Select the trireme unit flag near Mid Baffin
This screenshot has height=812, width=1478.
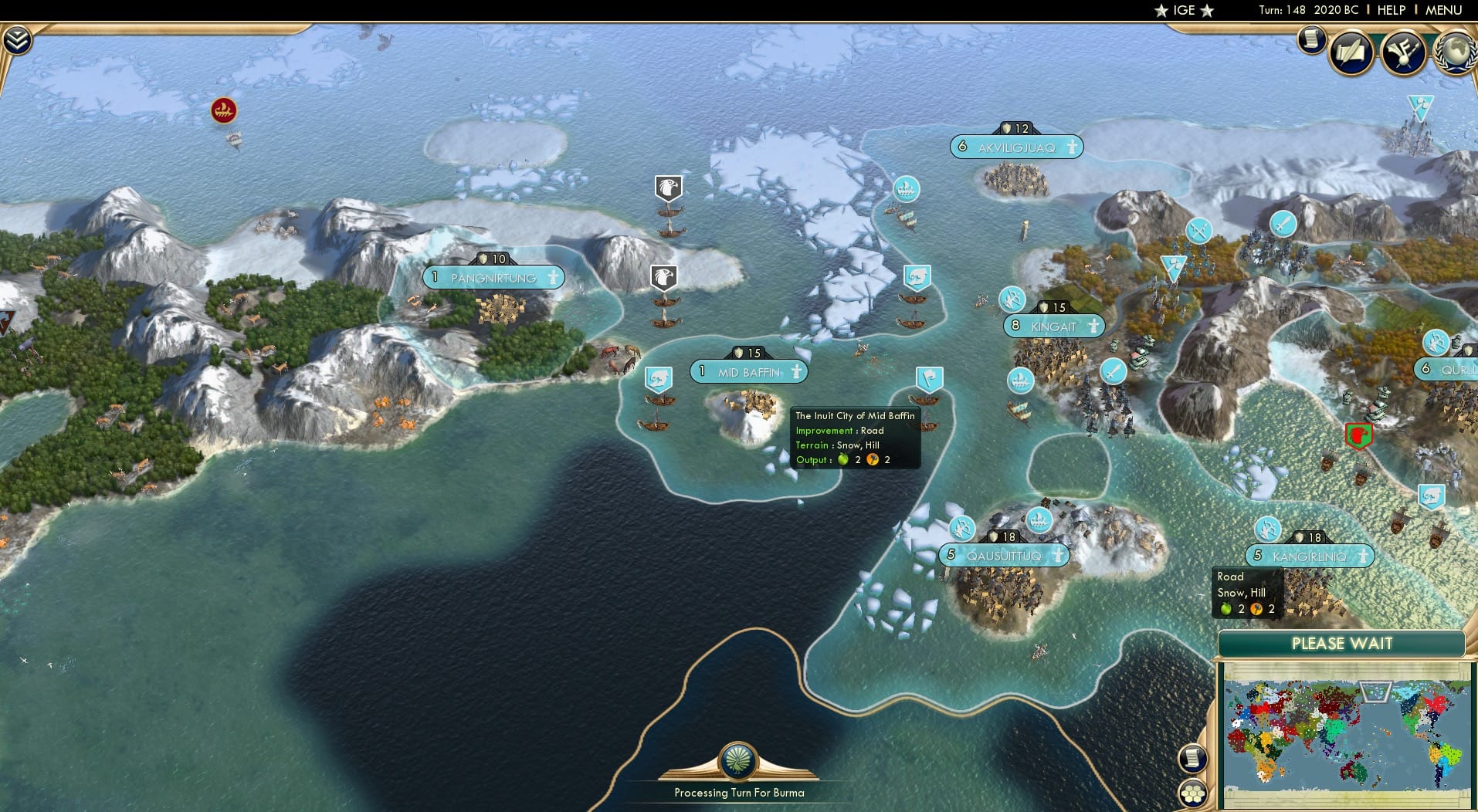coord(658,376)
